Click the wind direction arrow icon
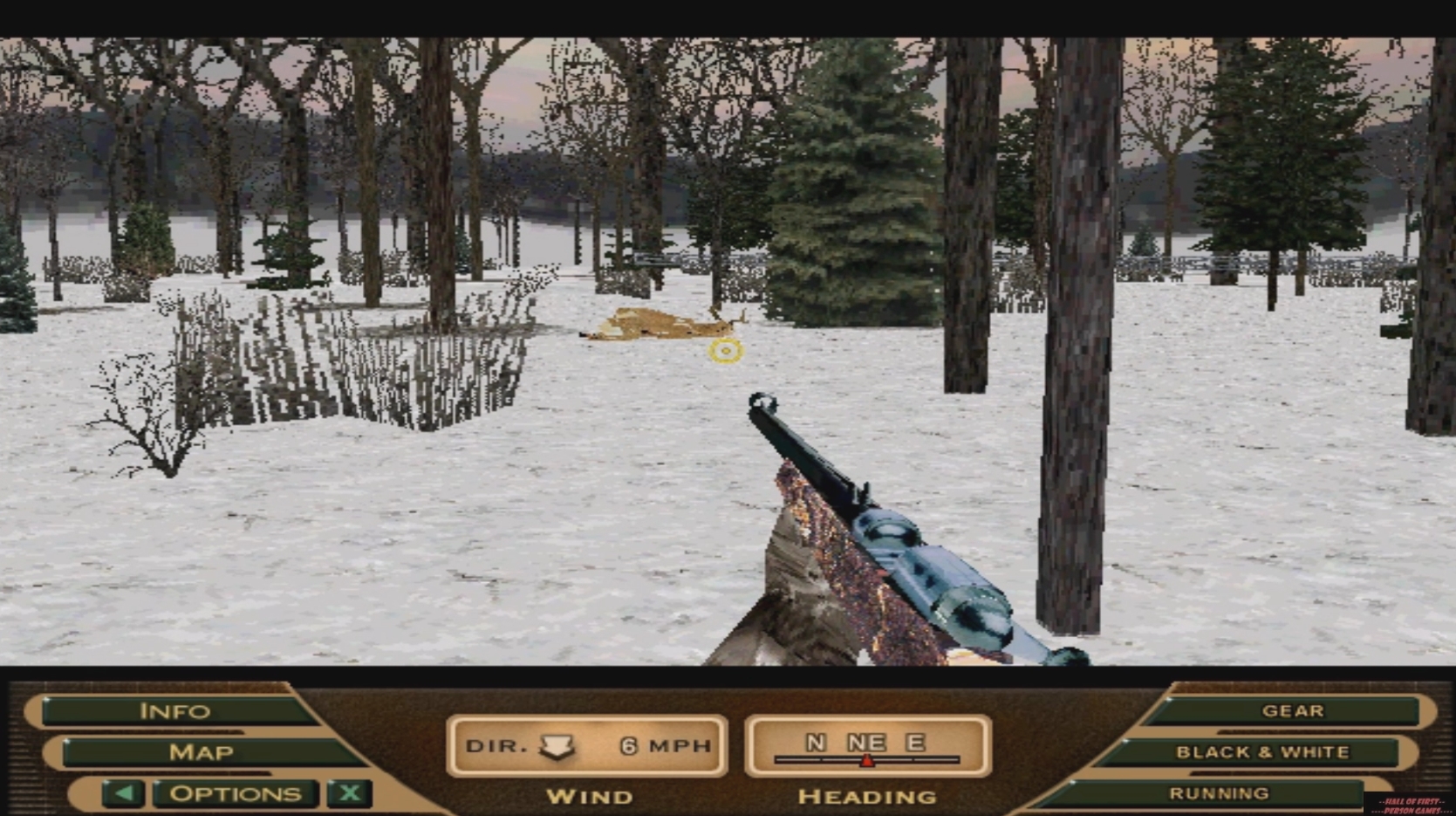Viewport: 1456px width, 816px height. pos(556,745)
